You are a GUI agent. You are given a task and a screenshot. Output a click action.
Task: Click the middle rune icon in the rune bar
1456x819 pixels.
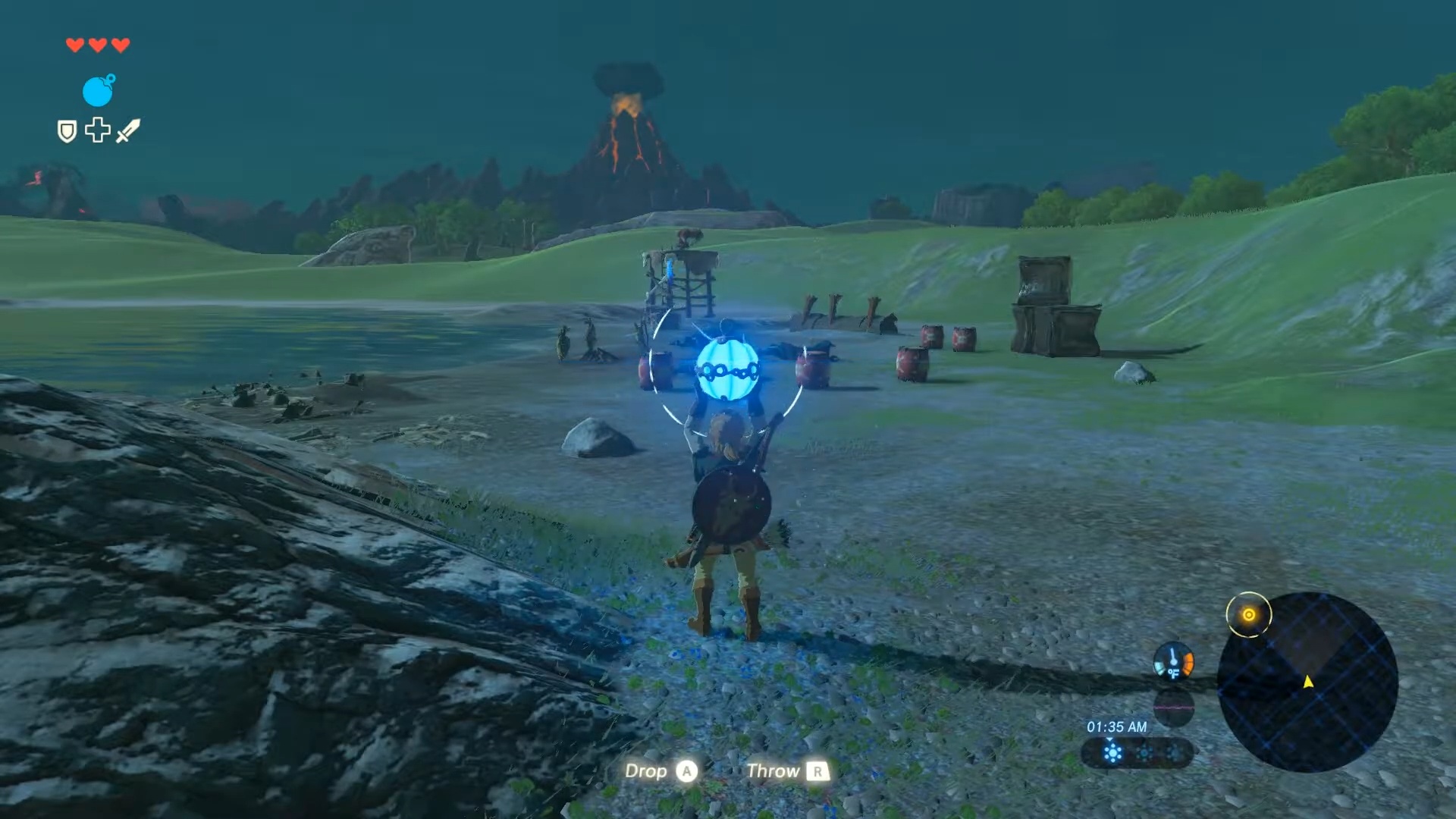(x=1144, y=752)
